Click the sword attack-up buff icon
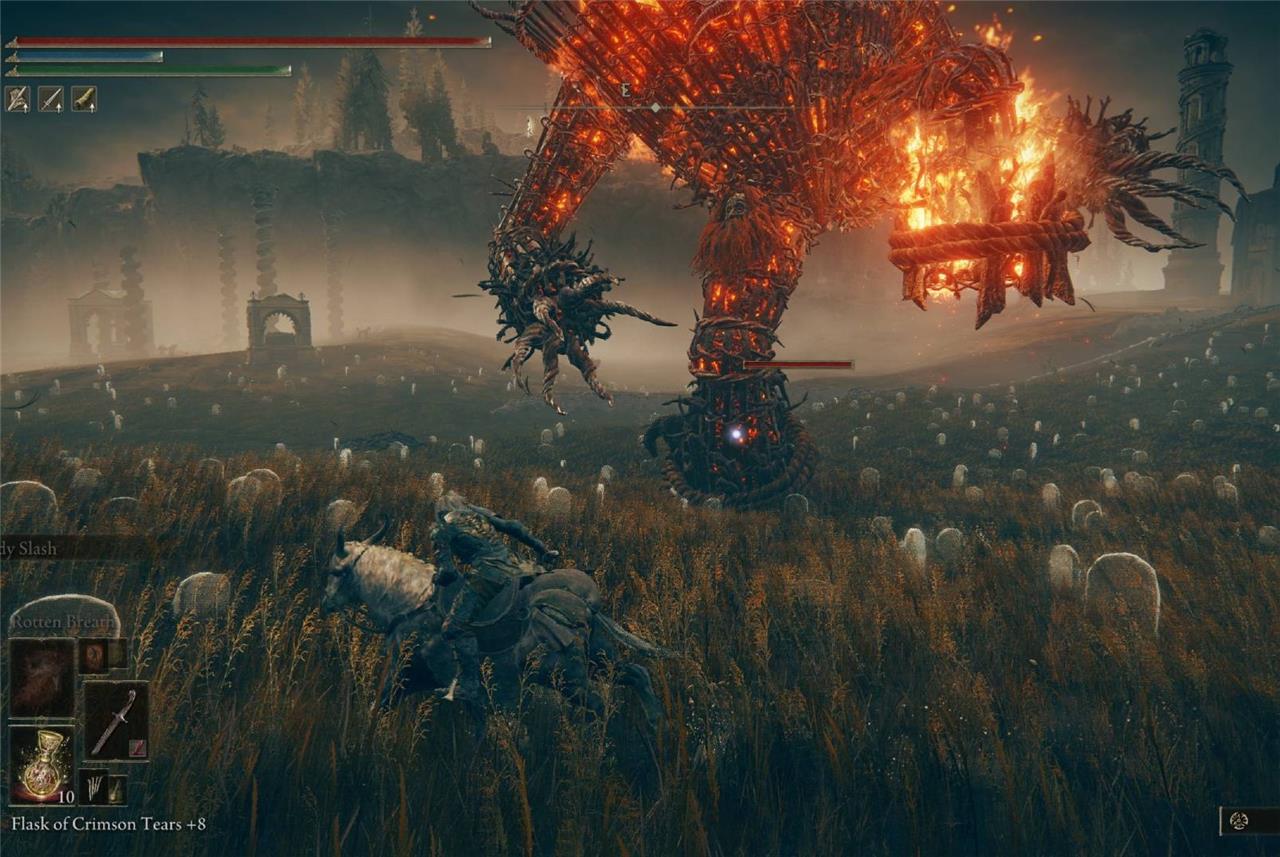Viewport: 1280px width, 857px height. coord(50,98)
